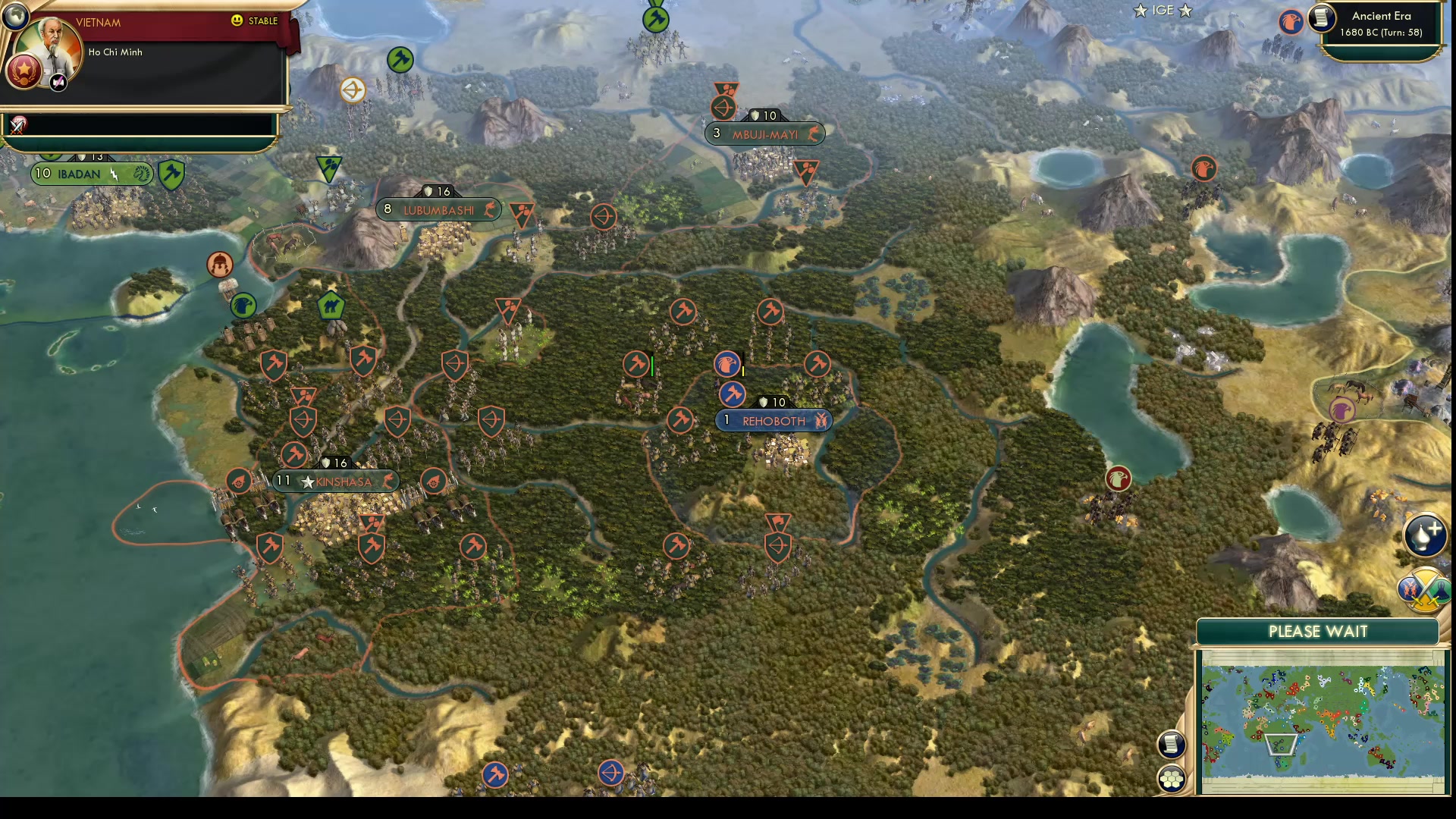1456x819 pixels.
Task: Select the eagle unit icon near Rehoboth
Action: [x=728, y=364]
